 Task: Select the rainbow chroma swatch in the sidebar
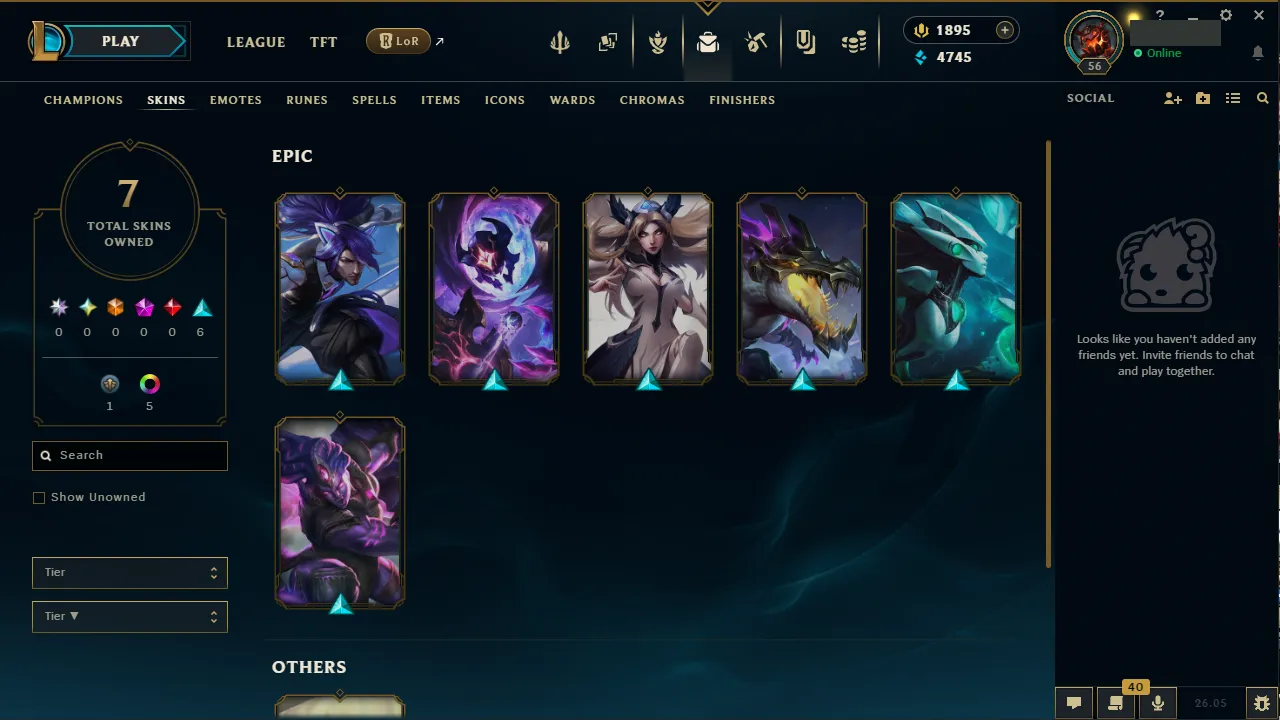149,383
